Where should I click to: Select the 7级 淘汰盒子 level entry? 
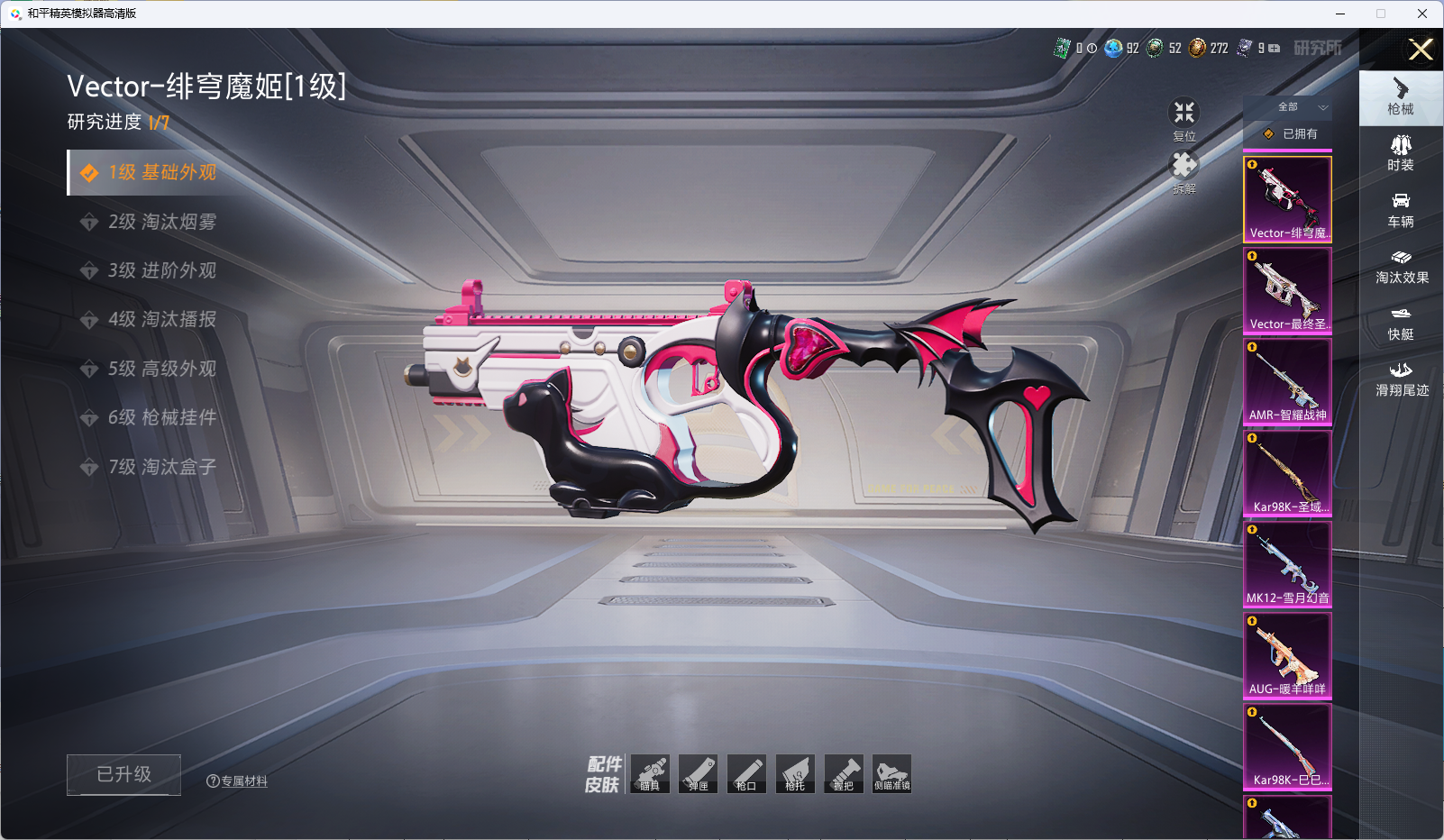[162, 467]
